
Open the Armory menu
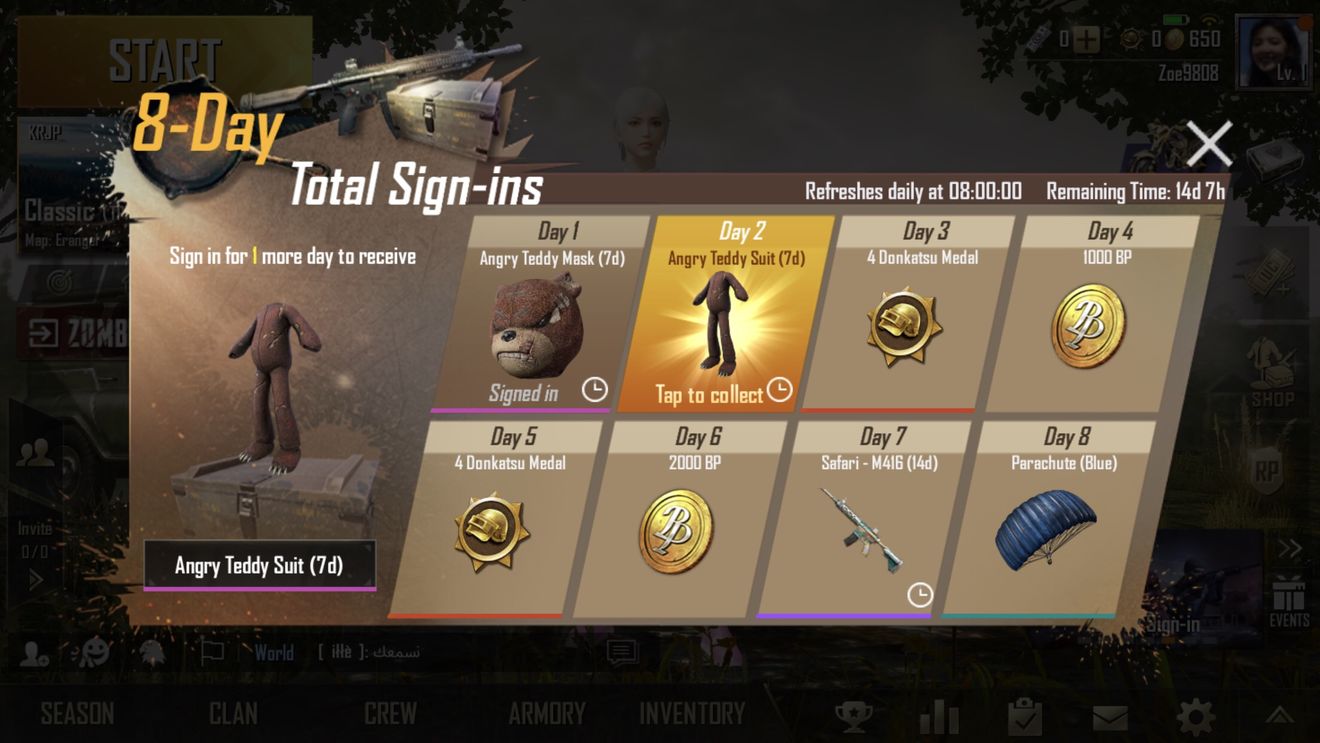coord(546,714)
